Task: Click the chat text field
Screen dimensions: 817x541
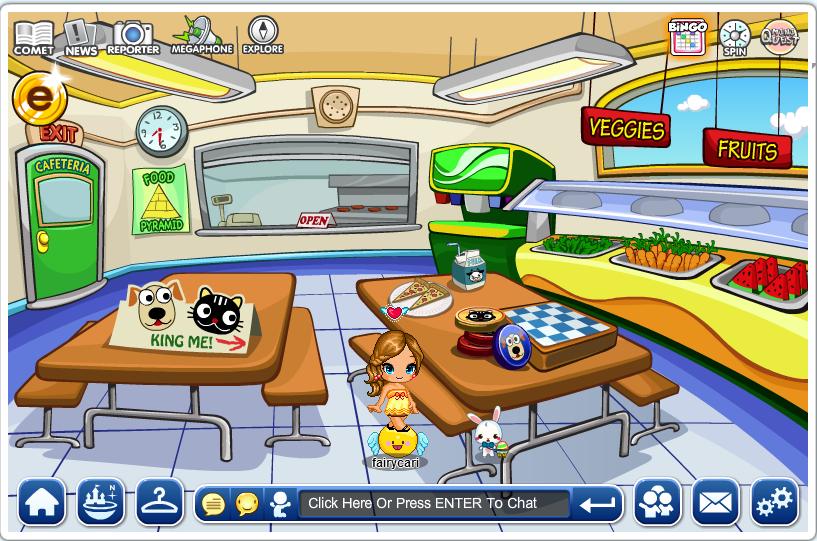Action: [434, 504]
